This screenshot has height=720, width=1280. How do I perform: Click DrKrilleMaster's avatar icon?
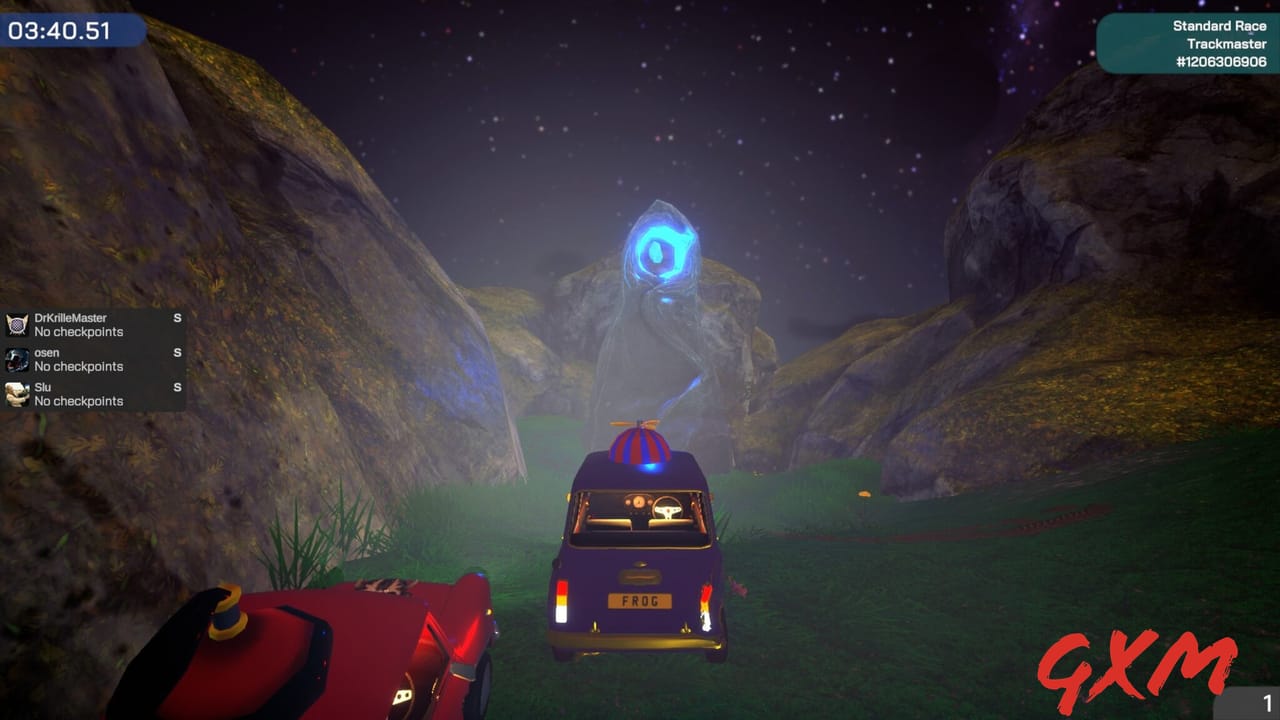[x=16, y=324]
